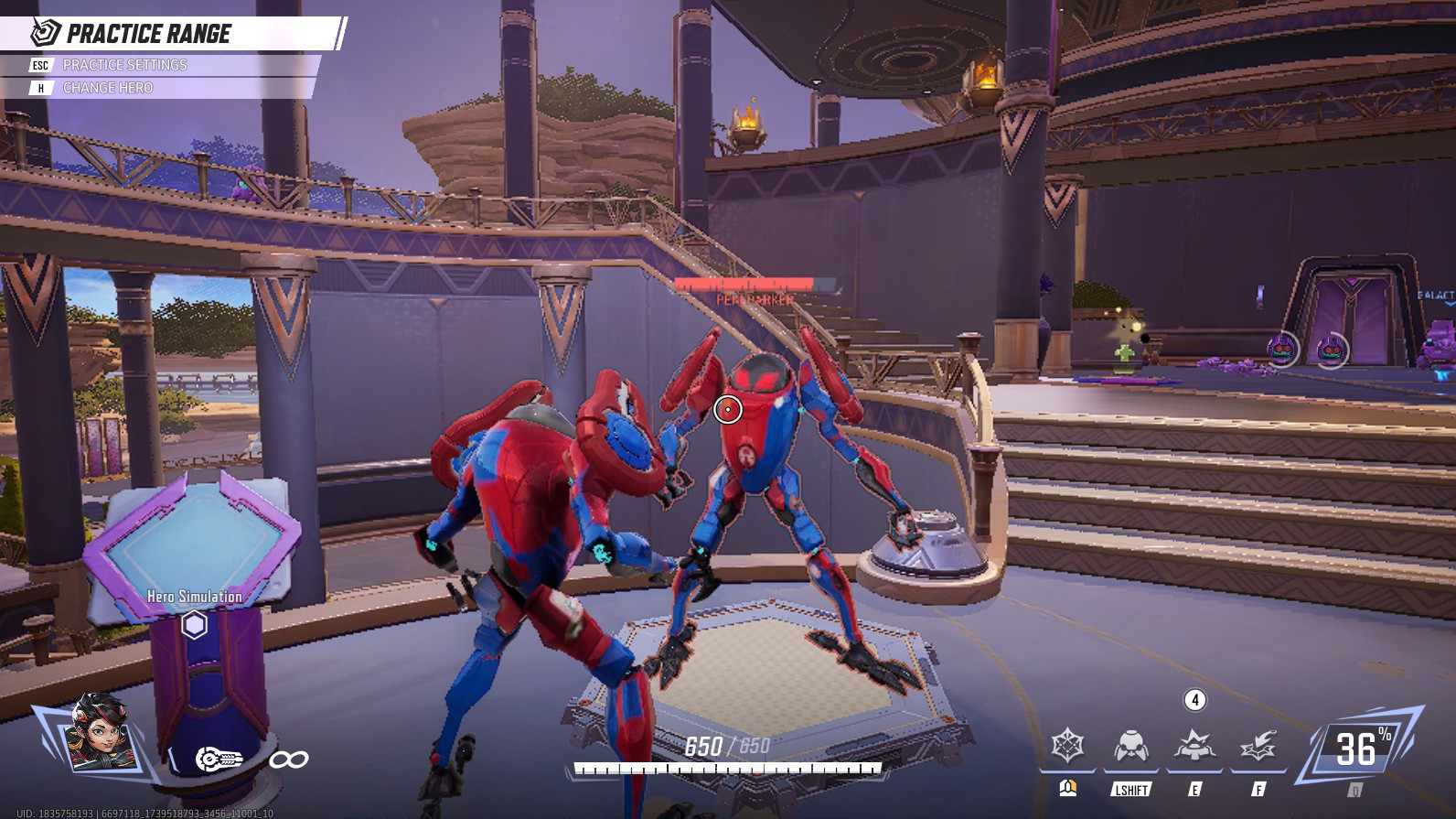Click the enemy PENI PARKER nameplate health bar
Screen dimensions: 1456x819
click(744, 284)
